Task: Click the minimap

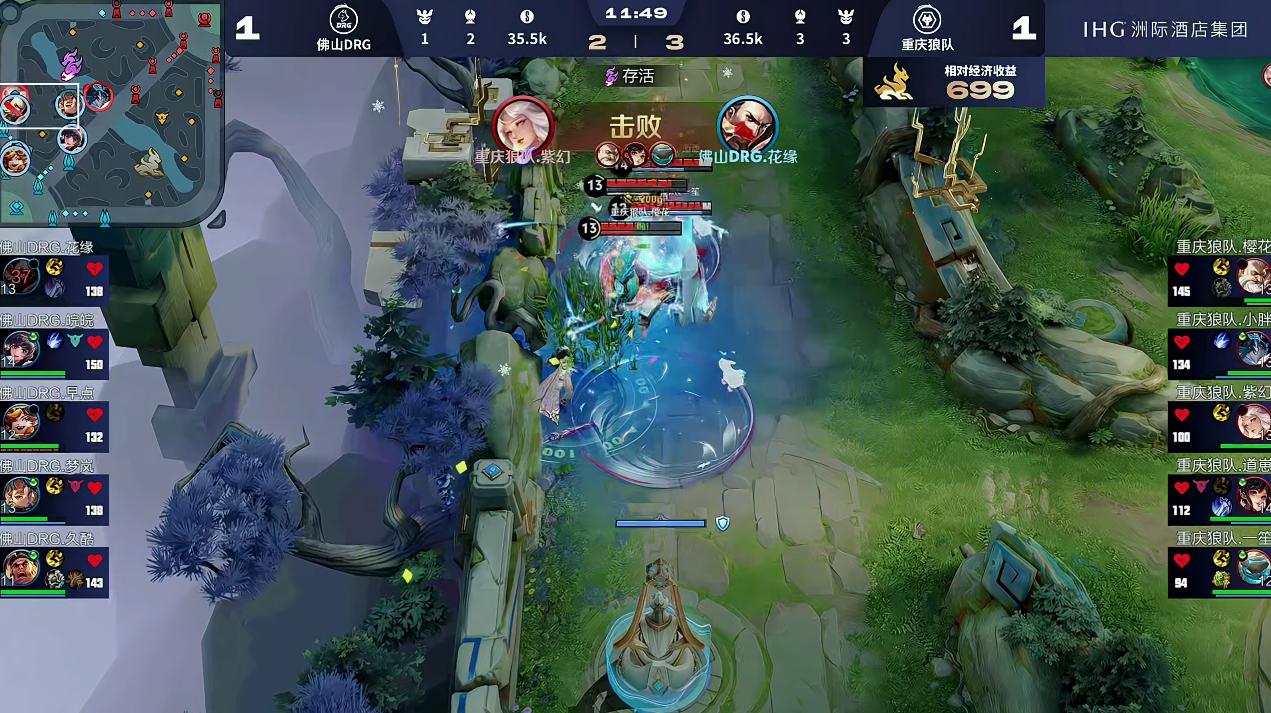Action: [x=110, y=112]
